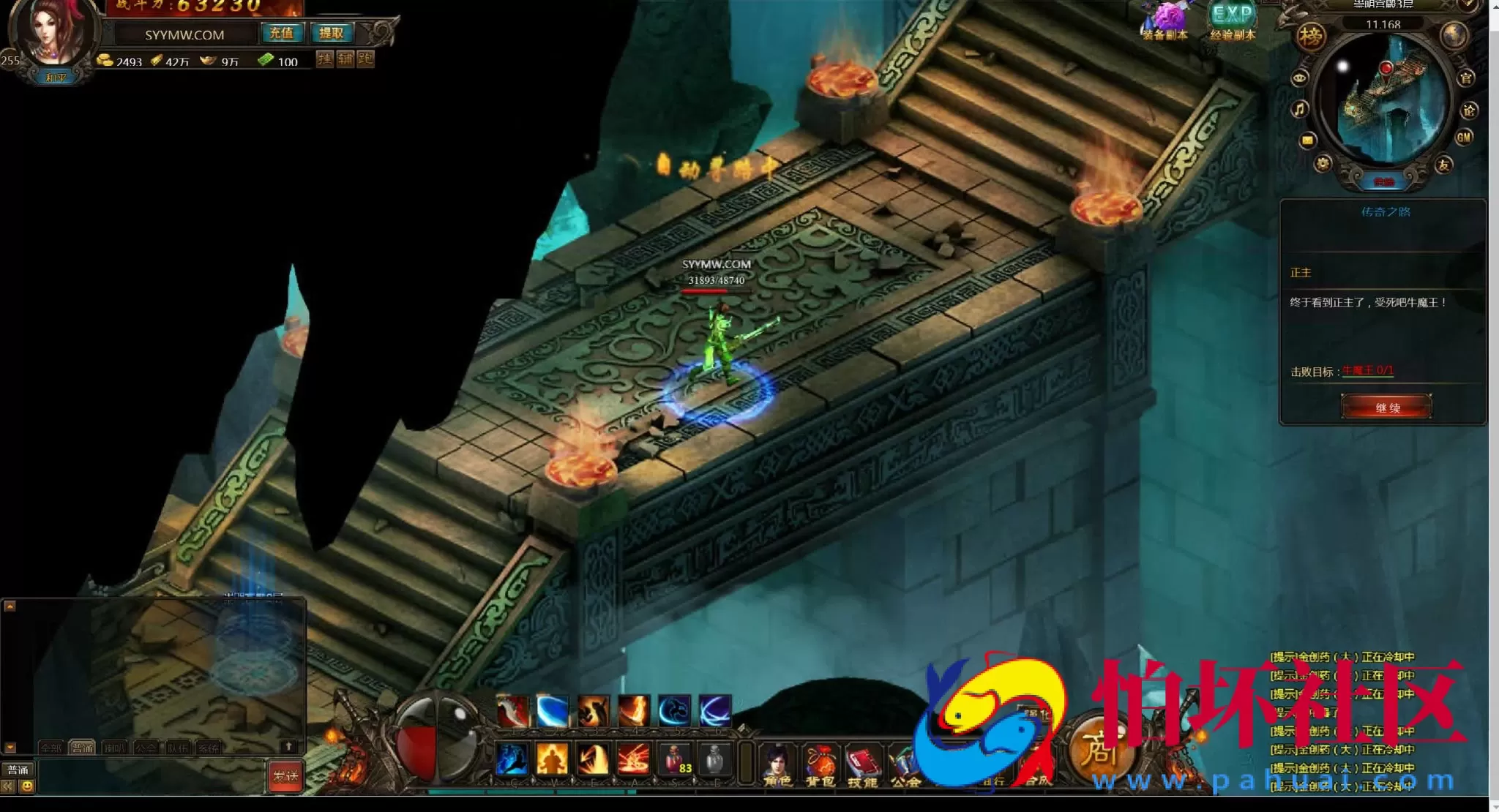The height and width of the screenshot is (812, 1499).
Task: Open the 技能 skills book
Action: (863, 766)
